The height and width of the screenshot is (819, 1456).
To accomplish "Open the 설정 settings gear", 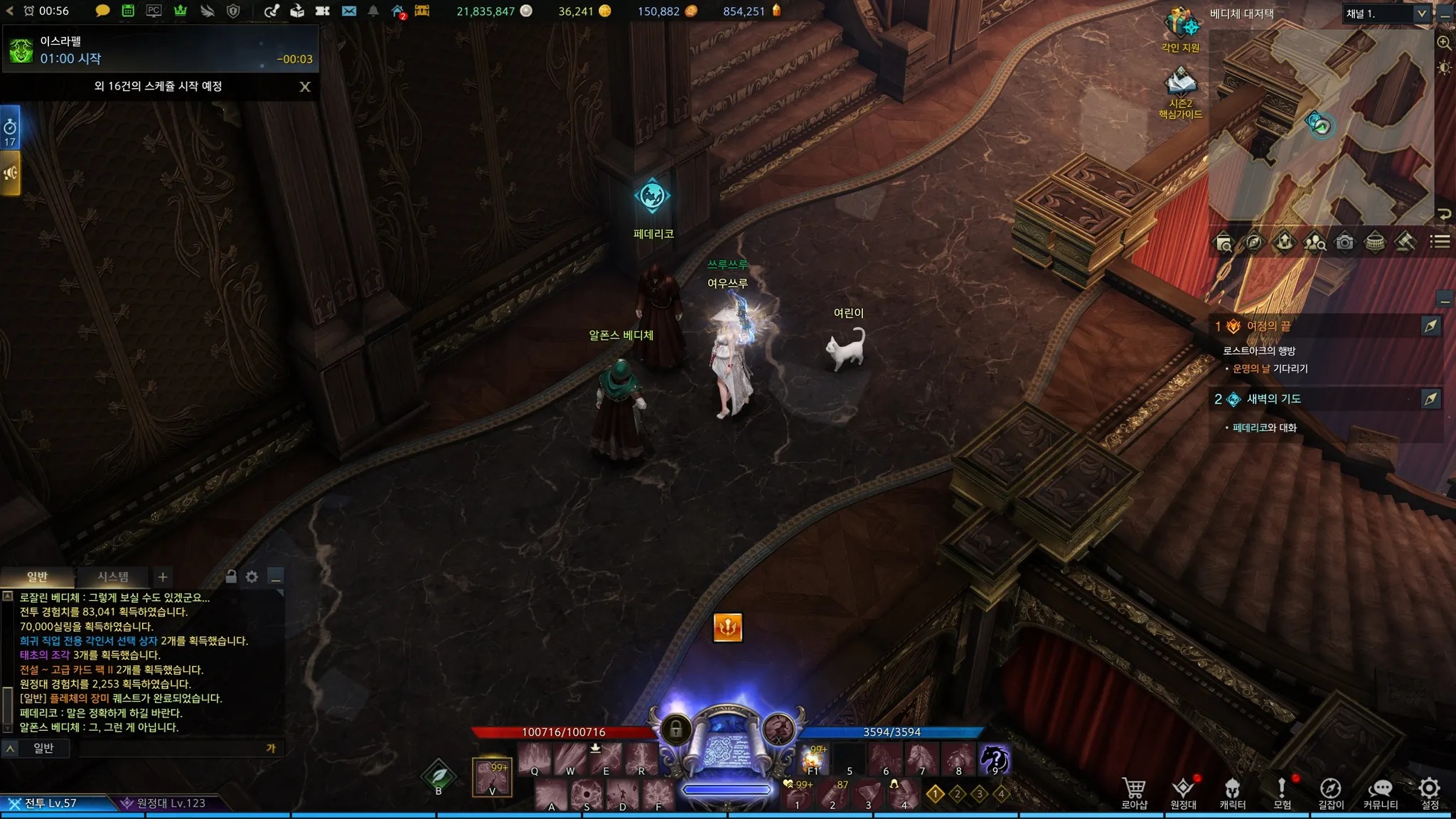I will (x=1429, y=793).
